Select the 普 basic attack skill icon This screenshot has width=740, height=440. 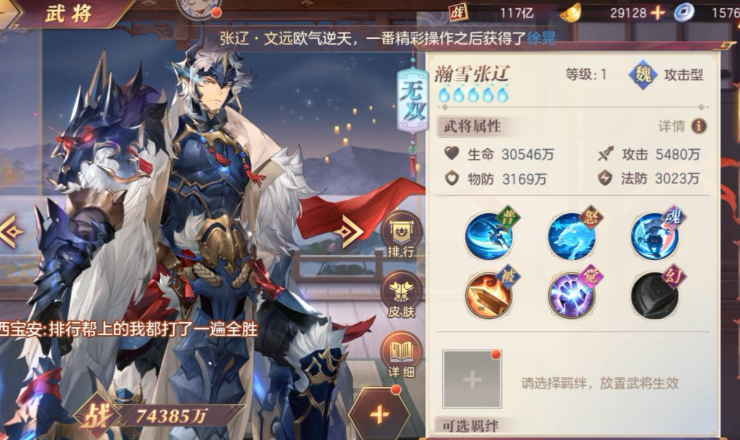coord(489,236)
